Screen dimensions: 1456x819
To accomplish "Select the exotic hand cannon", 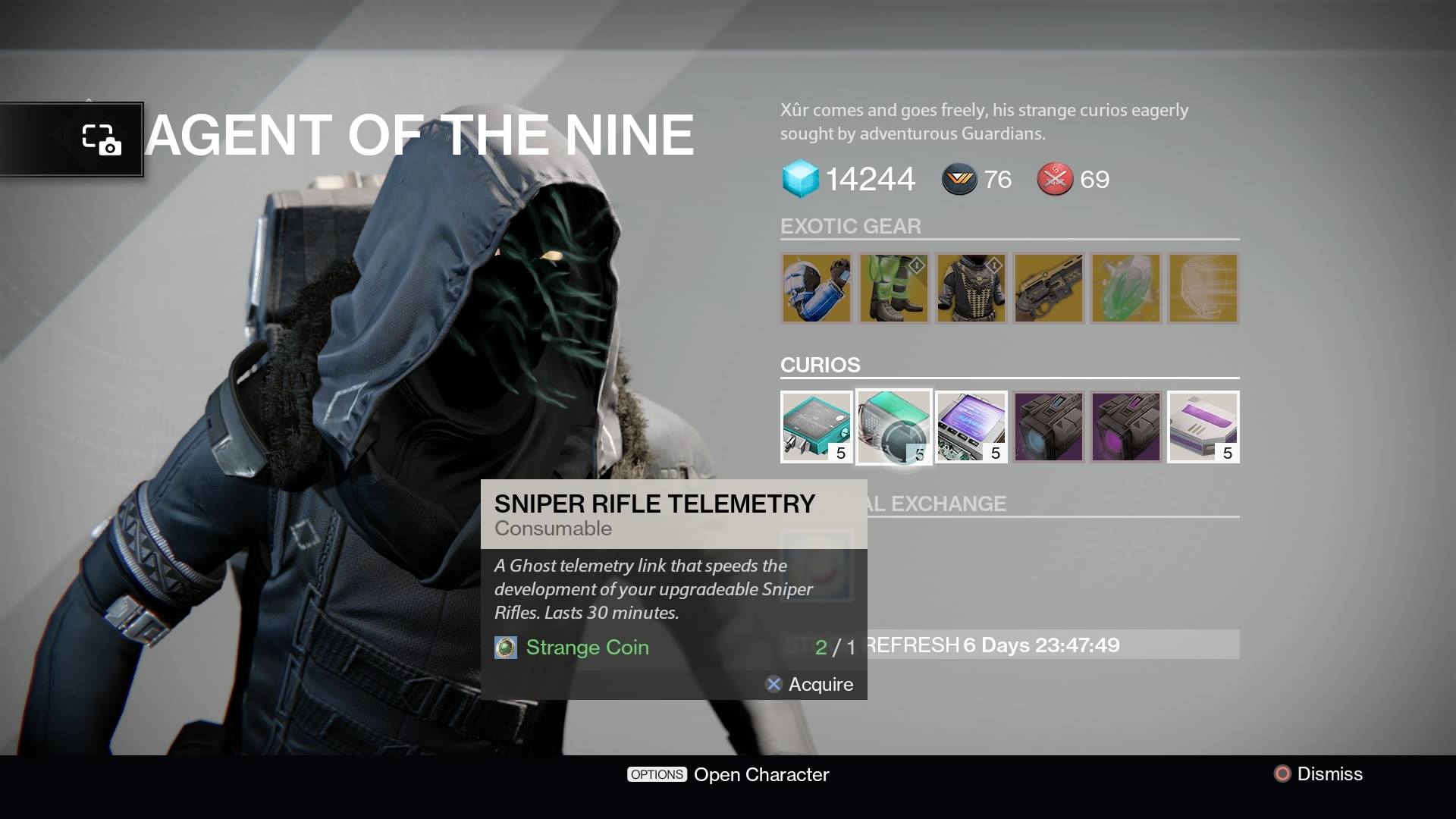I will [1049, 288].
